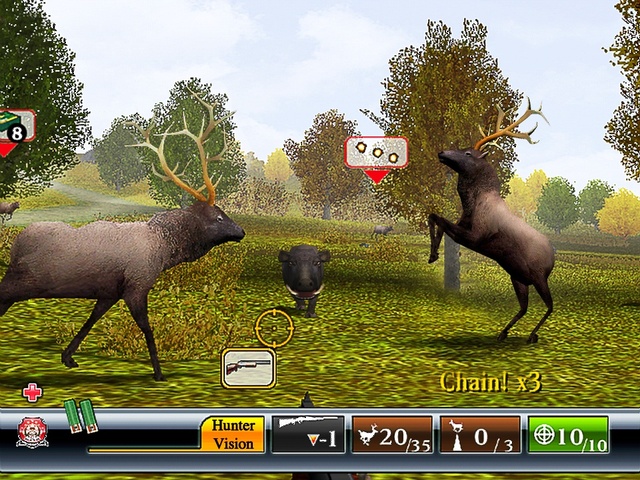Select the rifle weapon slot
The image size is (640, 480).
coord(308,433)
